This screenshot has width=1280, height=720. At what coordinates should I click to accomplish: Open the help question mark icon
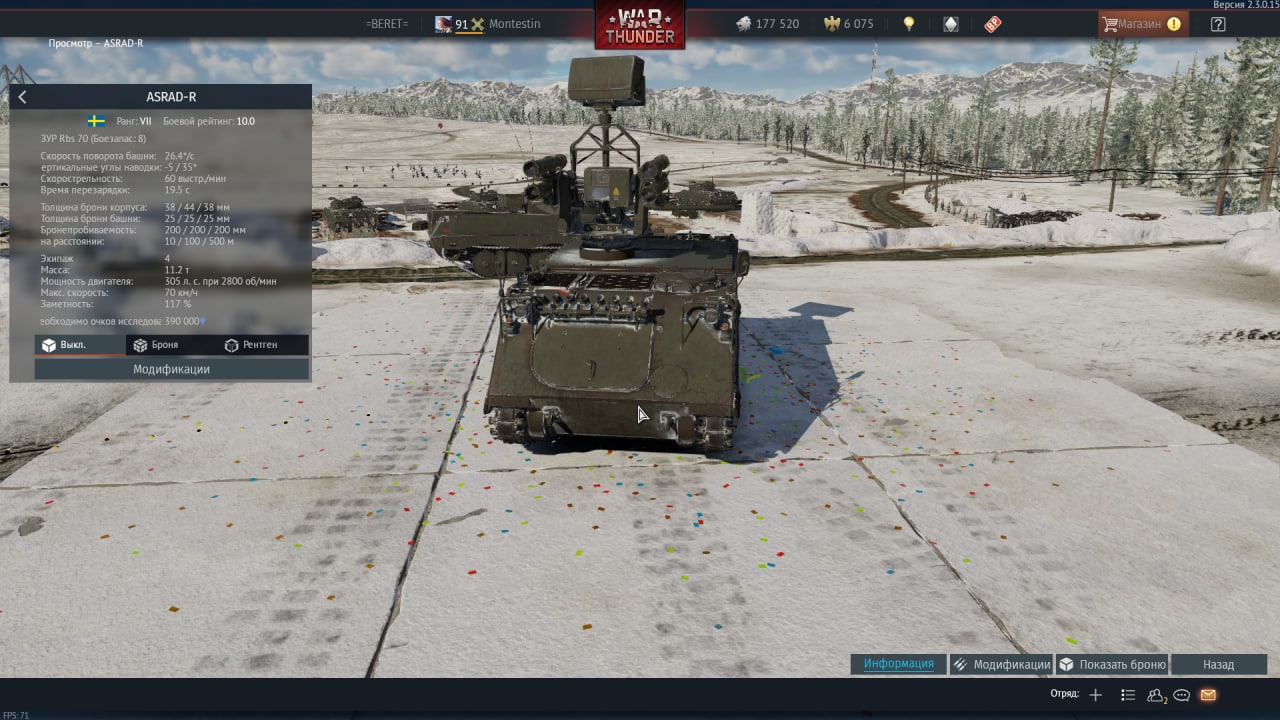(1218, 24)
